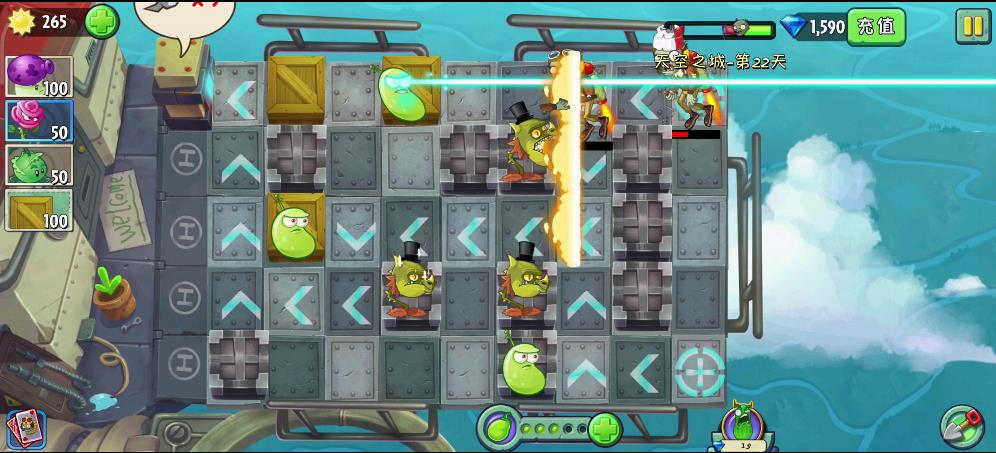The height and width of the screenshot is (453, 996).
Task: Activate the plant food bean icon
Action: tap(497, 428)
